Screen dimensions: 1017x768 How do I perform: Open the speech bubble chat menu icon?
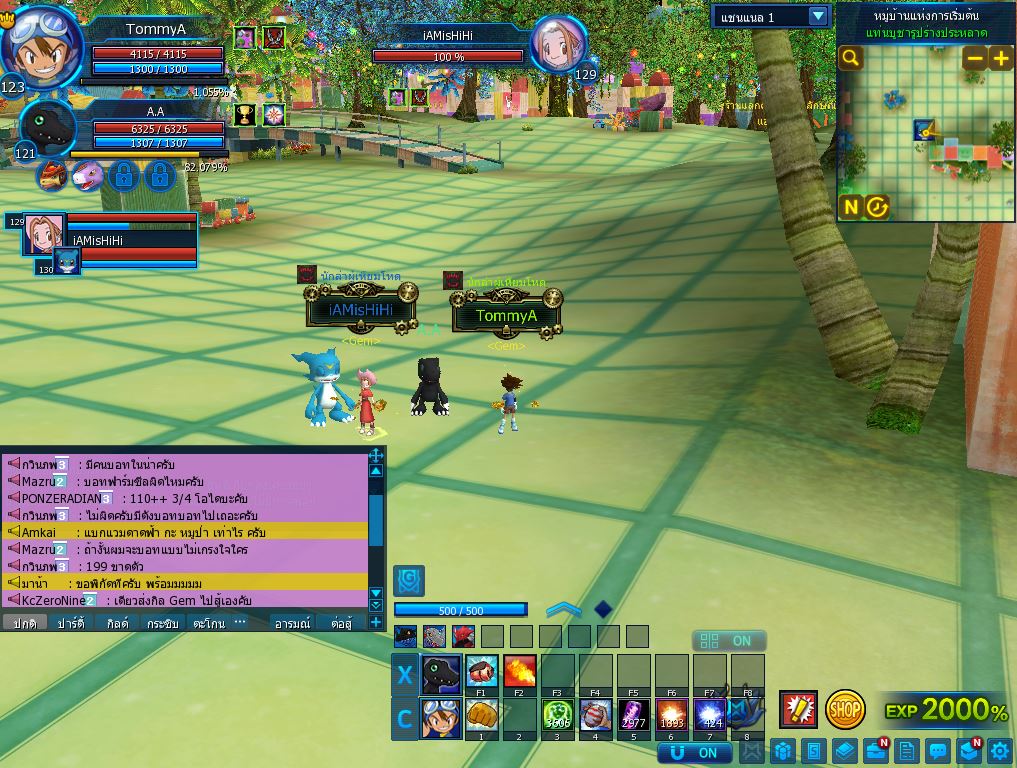coord(937,750)
